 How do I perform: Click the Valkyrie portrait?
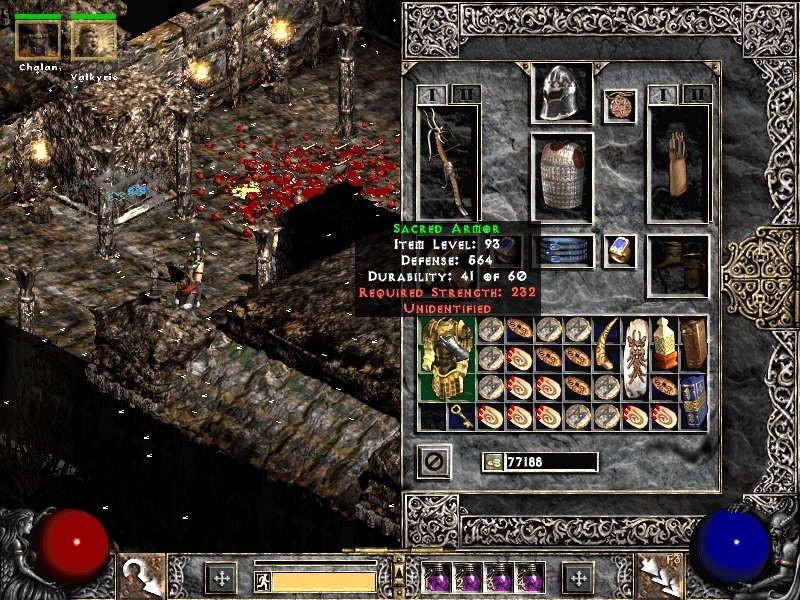pos(93,40)
